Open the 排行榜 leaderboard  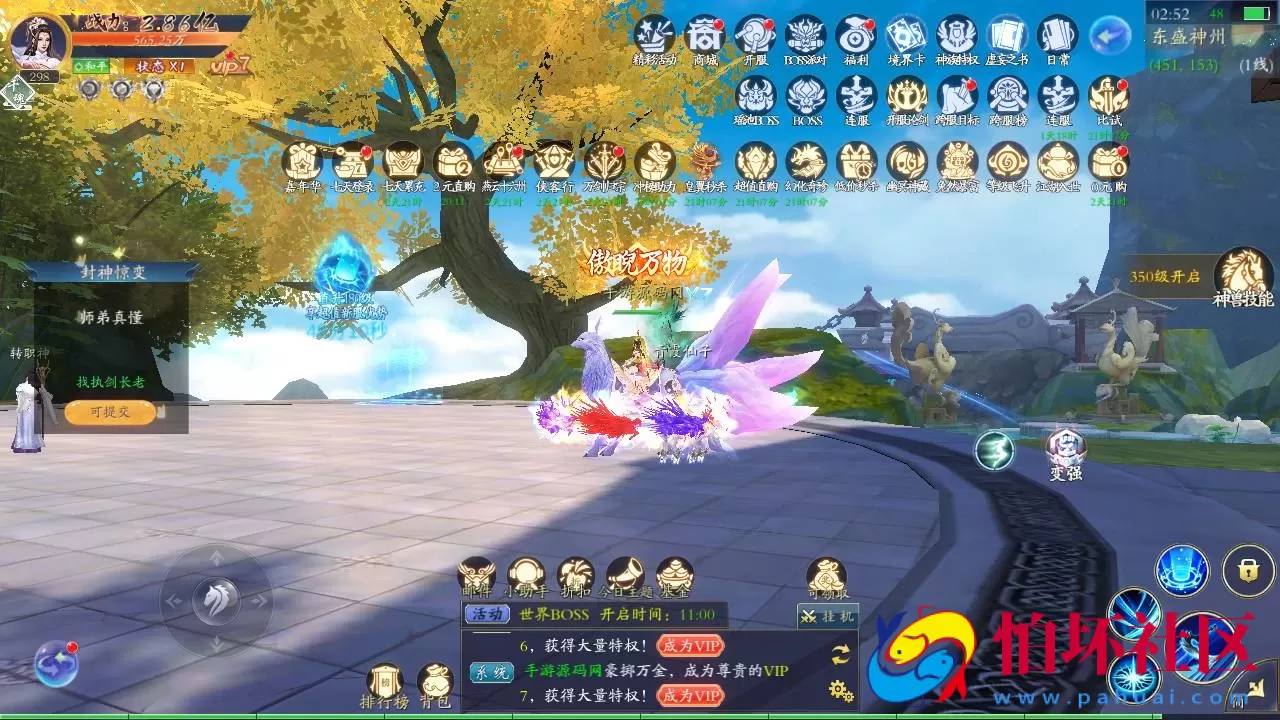pos(385,682)
